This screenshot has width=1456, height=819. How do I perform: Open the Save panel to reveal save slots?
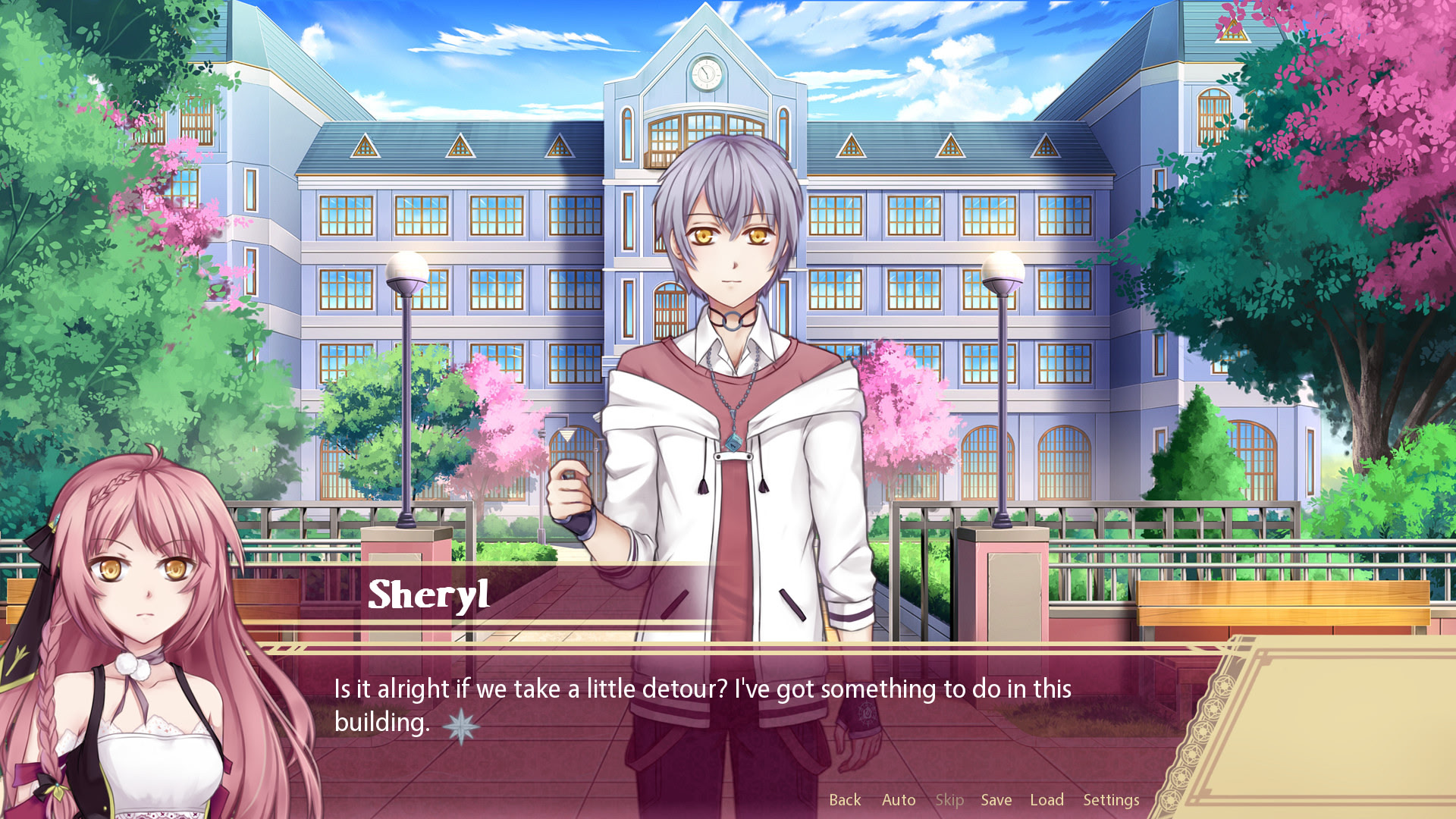996,799
